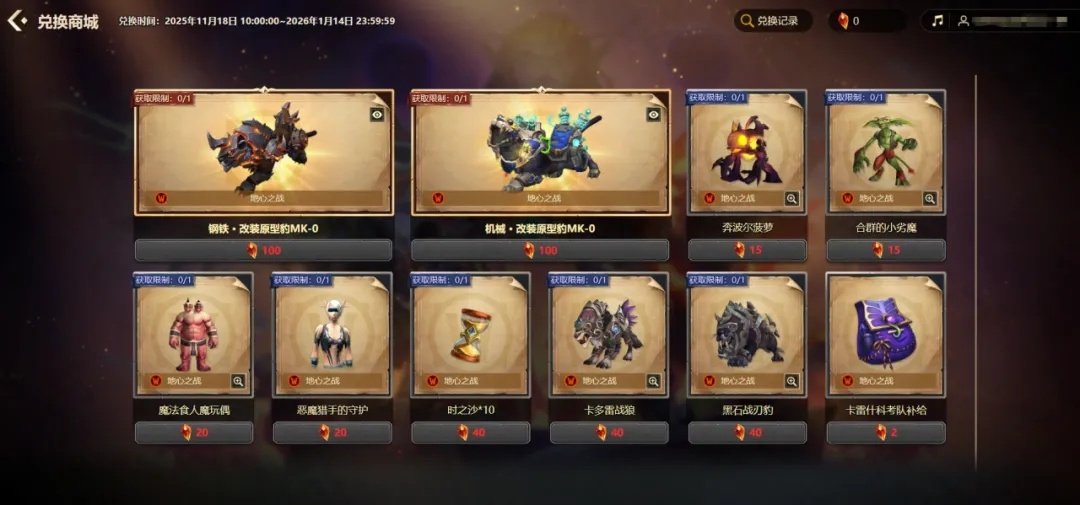
Task: Exchange 15 tokens for 奔波尔菠萝
Action: (747, 250)
